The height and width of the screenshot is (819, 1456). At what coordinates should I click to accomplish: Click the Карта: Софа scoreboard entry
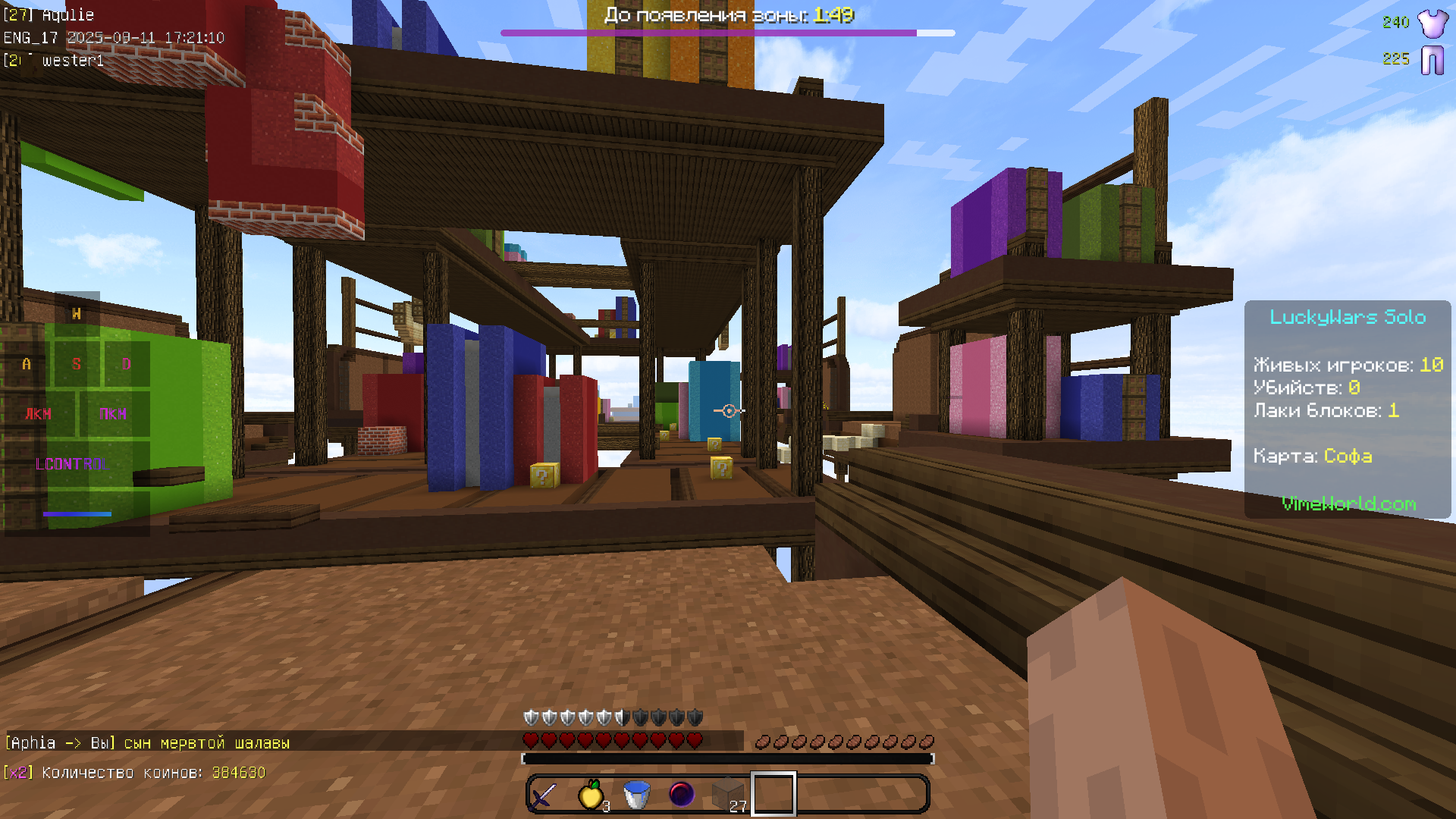tap(1312, 456)
